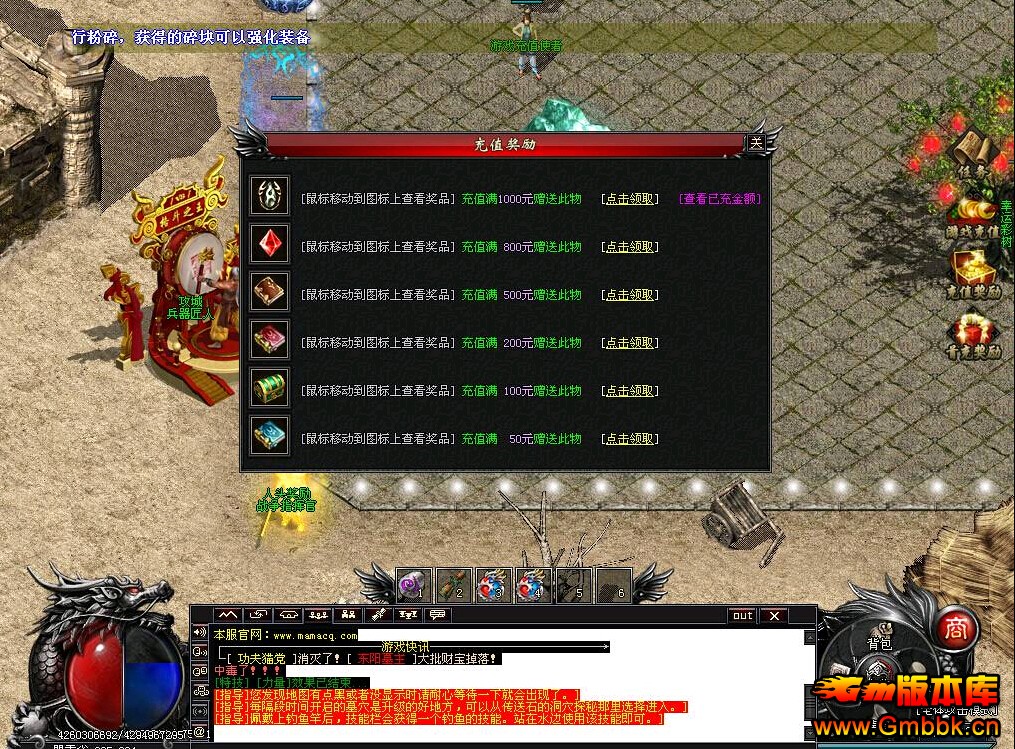Use the potion in hotbar slot 3
This screenshot has height=749, width=1015.
(x=494, y=586)
